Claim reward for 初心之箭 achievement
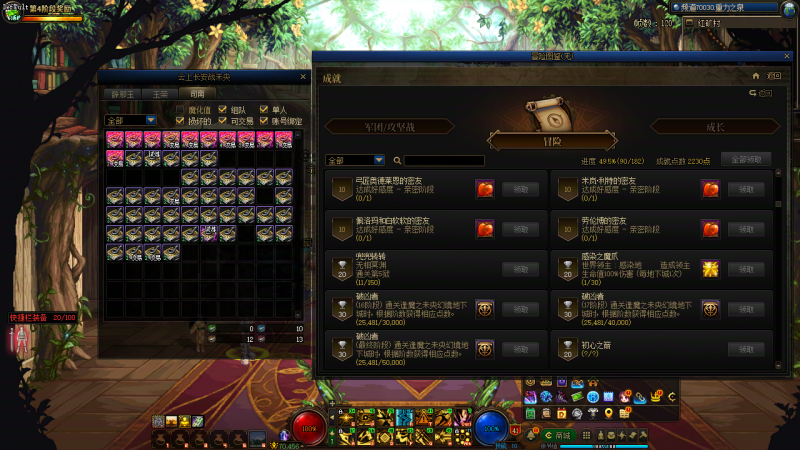The width and height of the screenshot is (800, 450). [746, 349]
